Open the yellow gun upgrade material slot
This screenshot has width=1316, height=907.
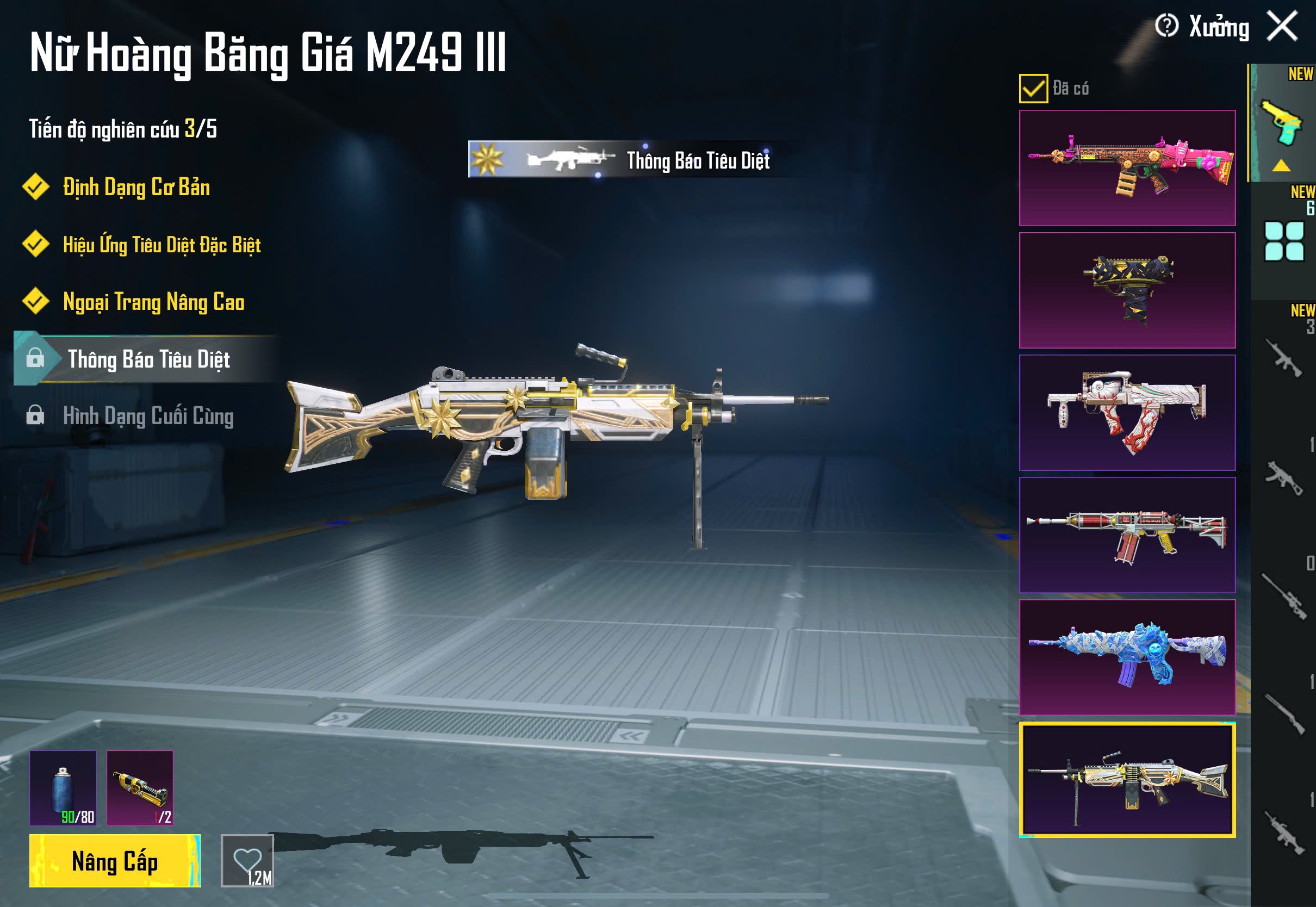point(140,788)
